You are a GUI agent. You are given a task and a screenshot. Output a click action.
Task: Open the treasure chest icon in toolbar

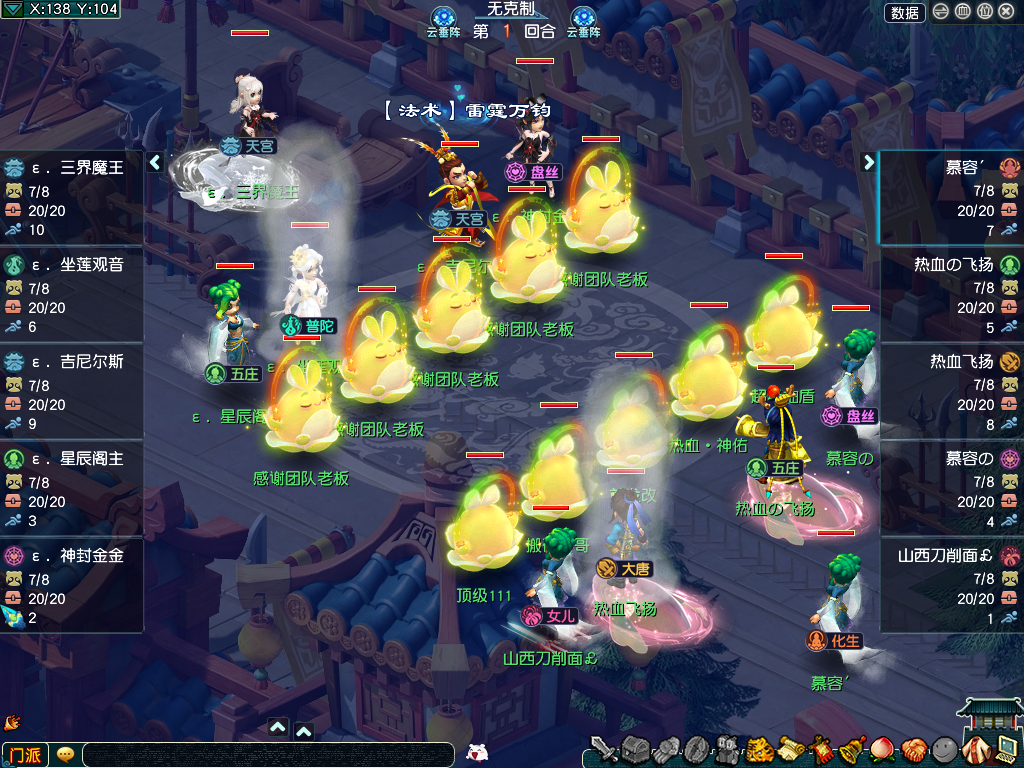coord(636,748)
